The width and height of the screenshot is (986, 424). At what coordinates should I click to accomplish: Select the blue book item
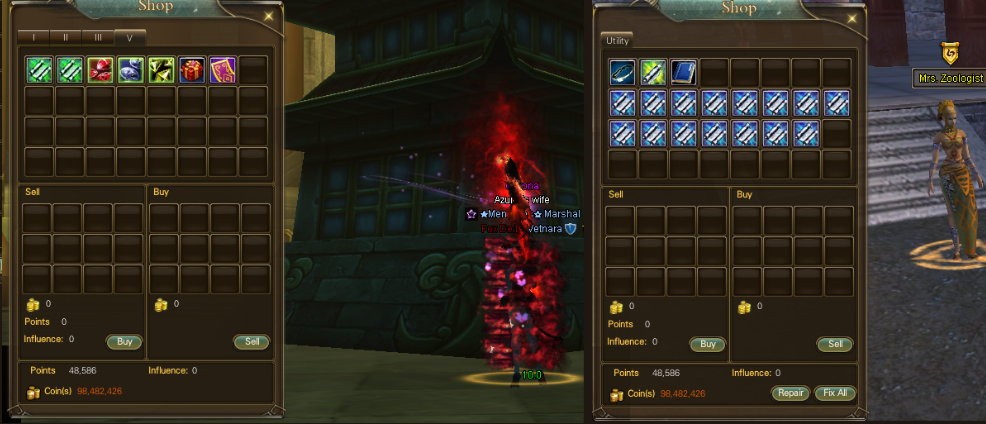684,72
